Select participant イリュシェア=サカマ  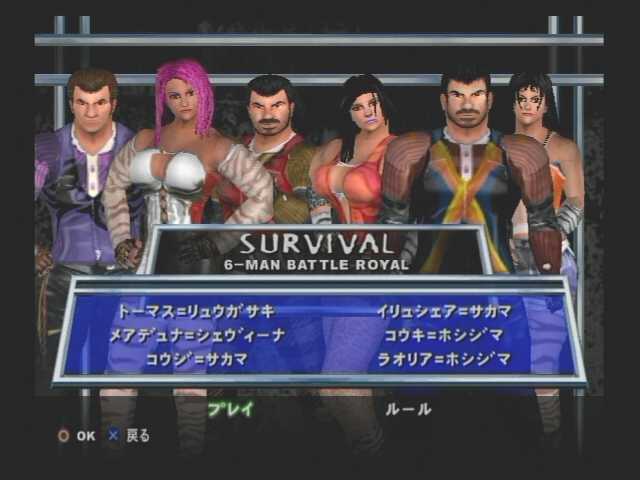(441, 311)
